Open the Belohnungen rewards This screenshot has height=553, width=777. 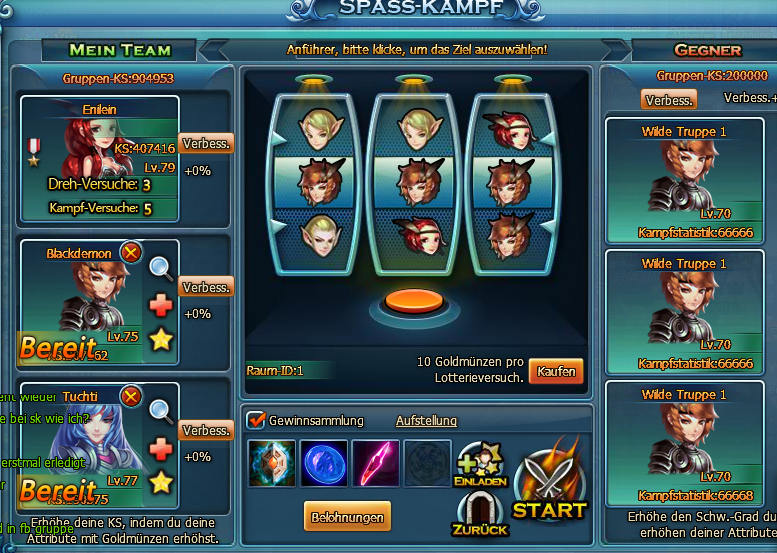click(347, 516)
